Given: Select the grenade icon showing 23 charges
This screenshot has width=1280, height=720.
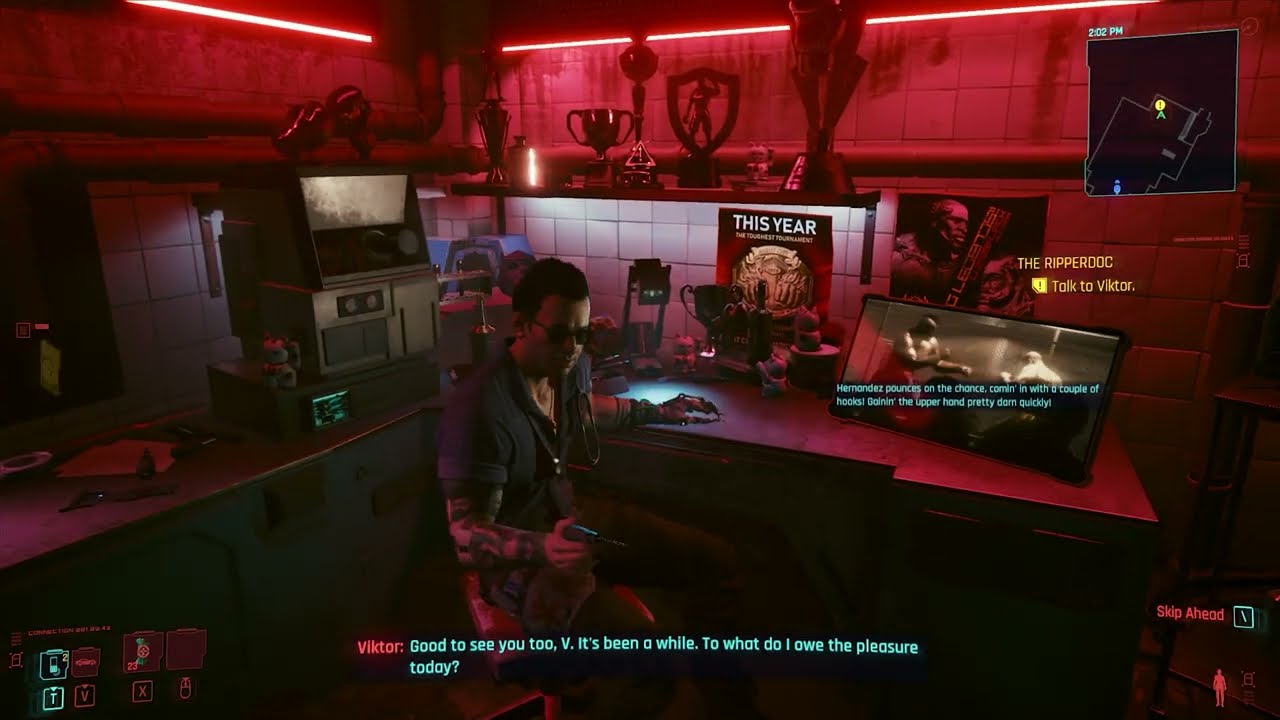Looking at the screenshot, I should 140,652.
